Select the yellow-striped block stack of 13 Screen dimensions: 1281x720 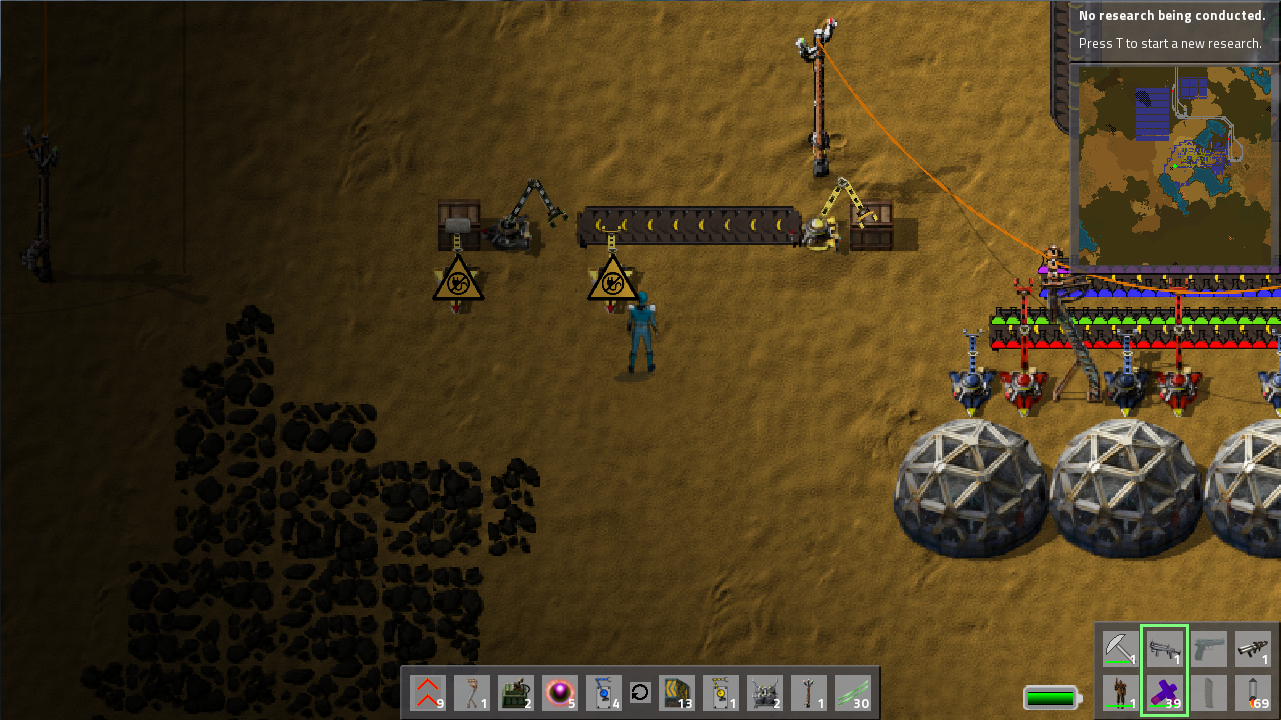pos(677,693)
